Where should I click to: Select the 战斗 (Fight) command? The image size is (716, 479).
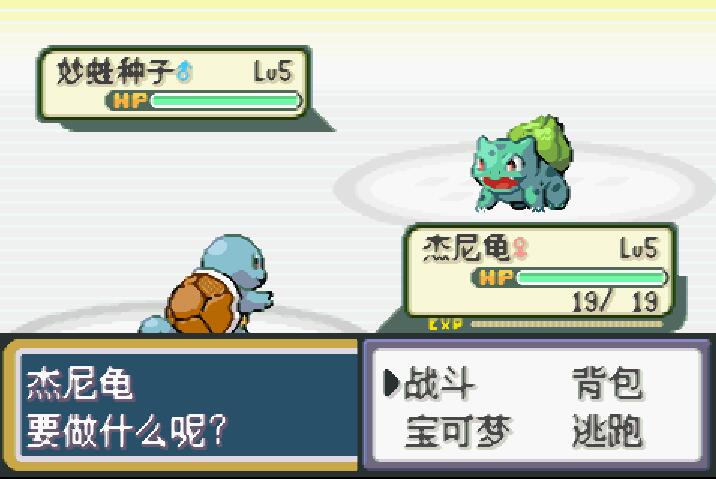point(438,384)
